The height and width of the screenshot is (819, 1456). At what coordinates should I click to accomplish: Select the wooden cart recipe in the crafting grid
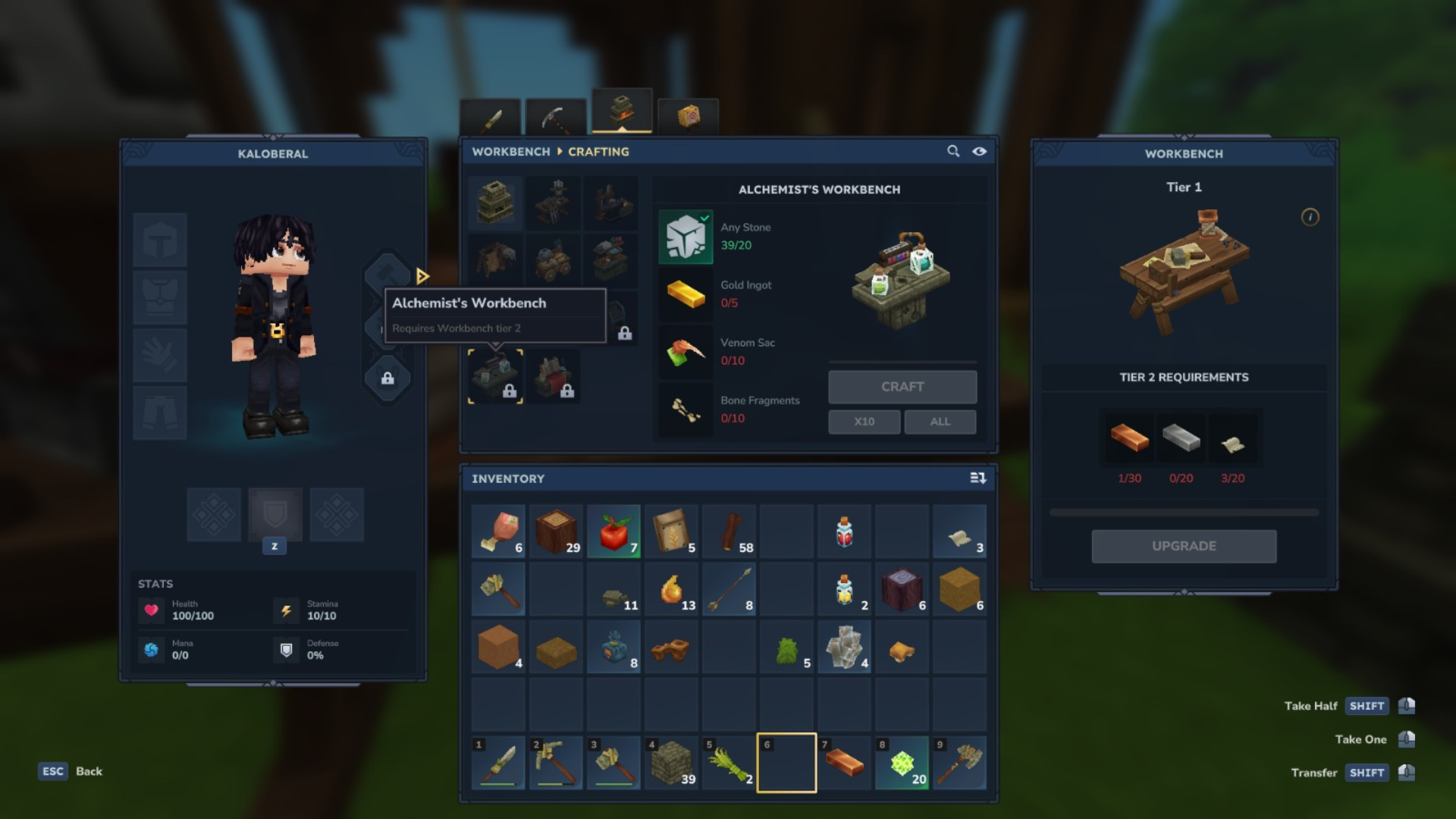554,259
